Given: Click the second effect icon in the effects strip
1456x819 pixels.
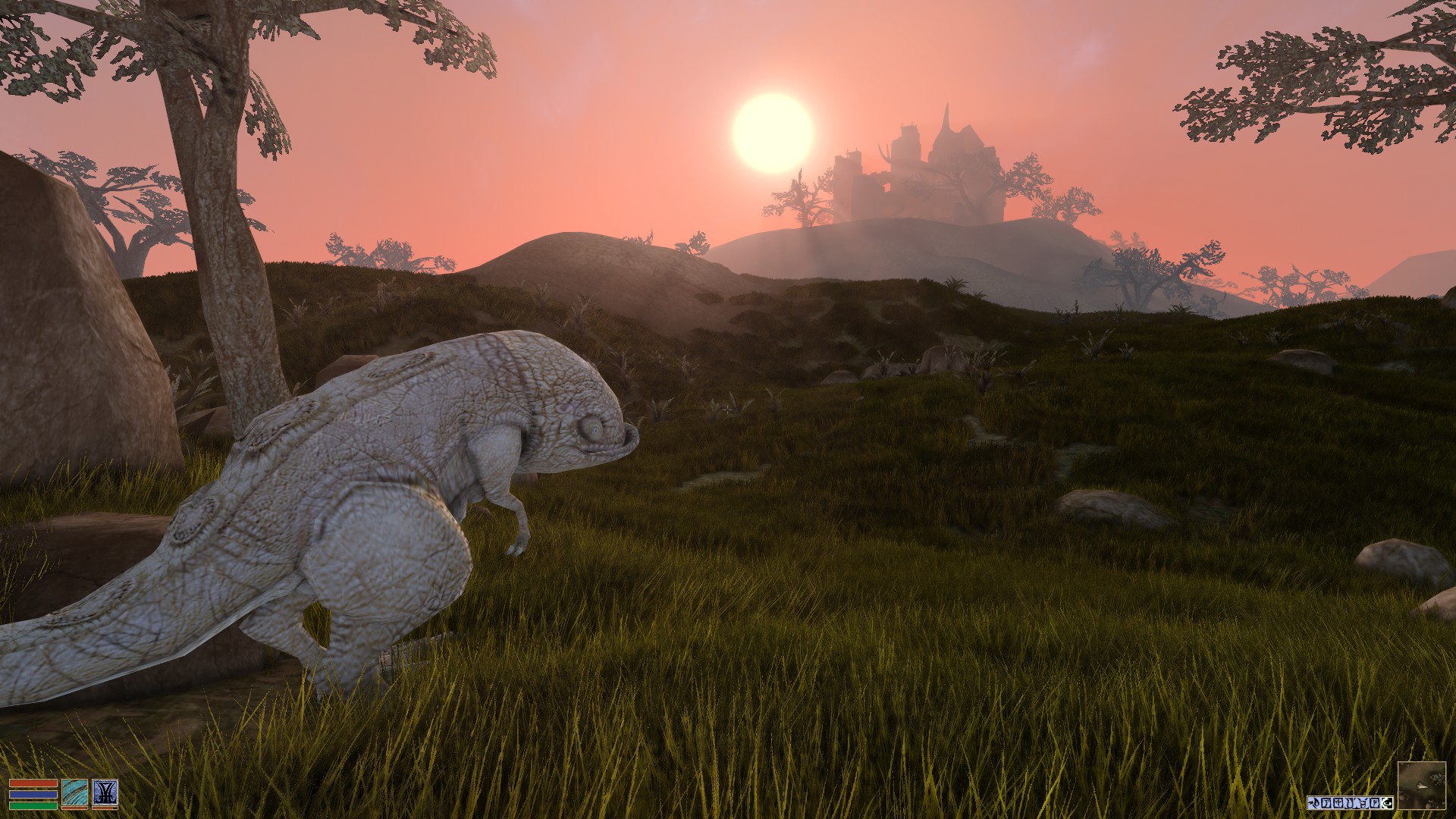Looking at the screenshot, I should [1325, 802].
